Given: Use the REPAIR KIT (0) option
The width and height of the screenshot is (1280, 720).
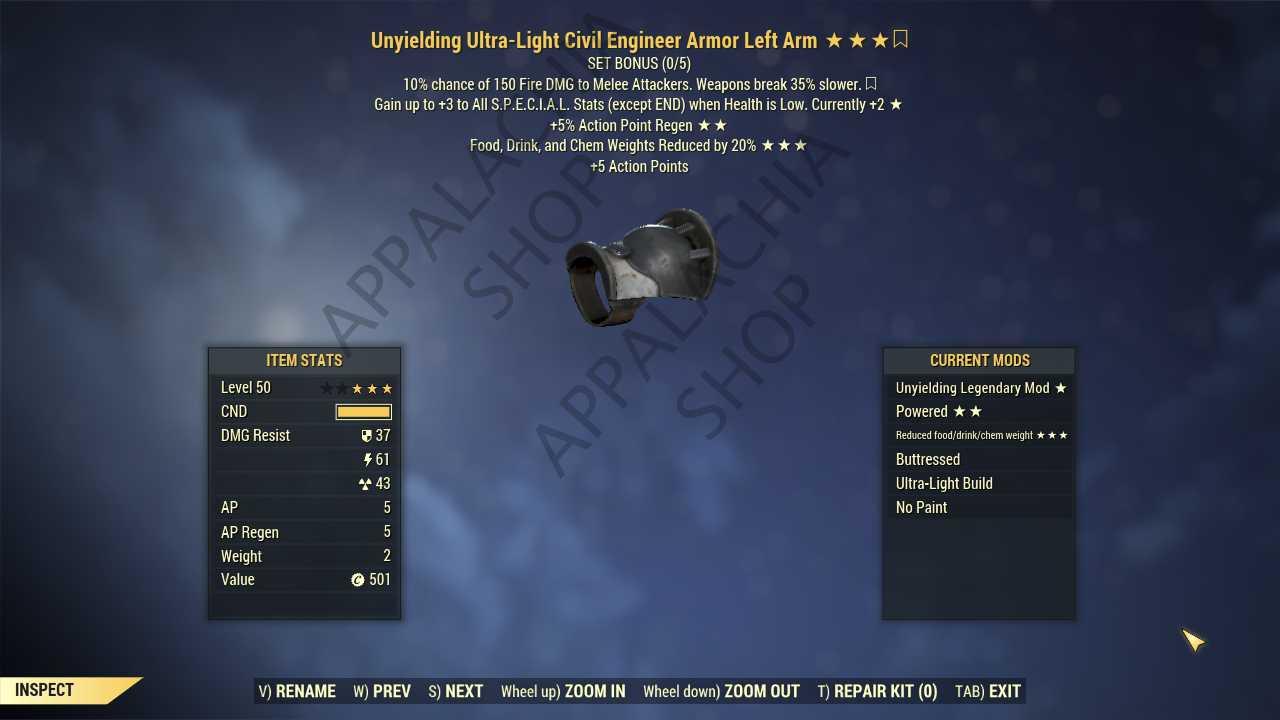Looking at the screenshot, I should (x=877, y=691).
